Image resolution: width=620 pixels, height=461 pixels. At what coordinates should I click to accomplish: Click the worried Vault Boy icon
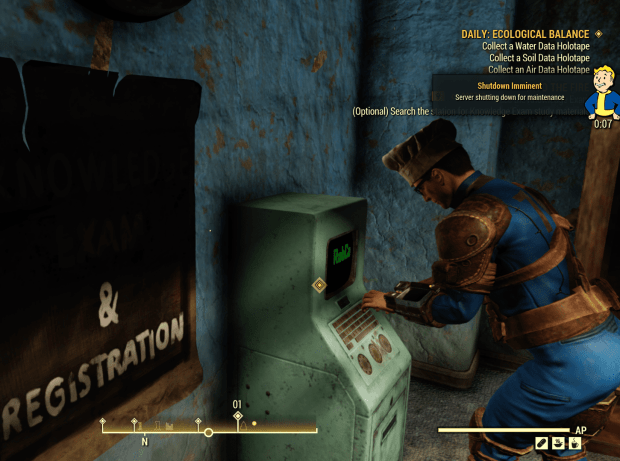[x=602, y=91]
